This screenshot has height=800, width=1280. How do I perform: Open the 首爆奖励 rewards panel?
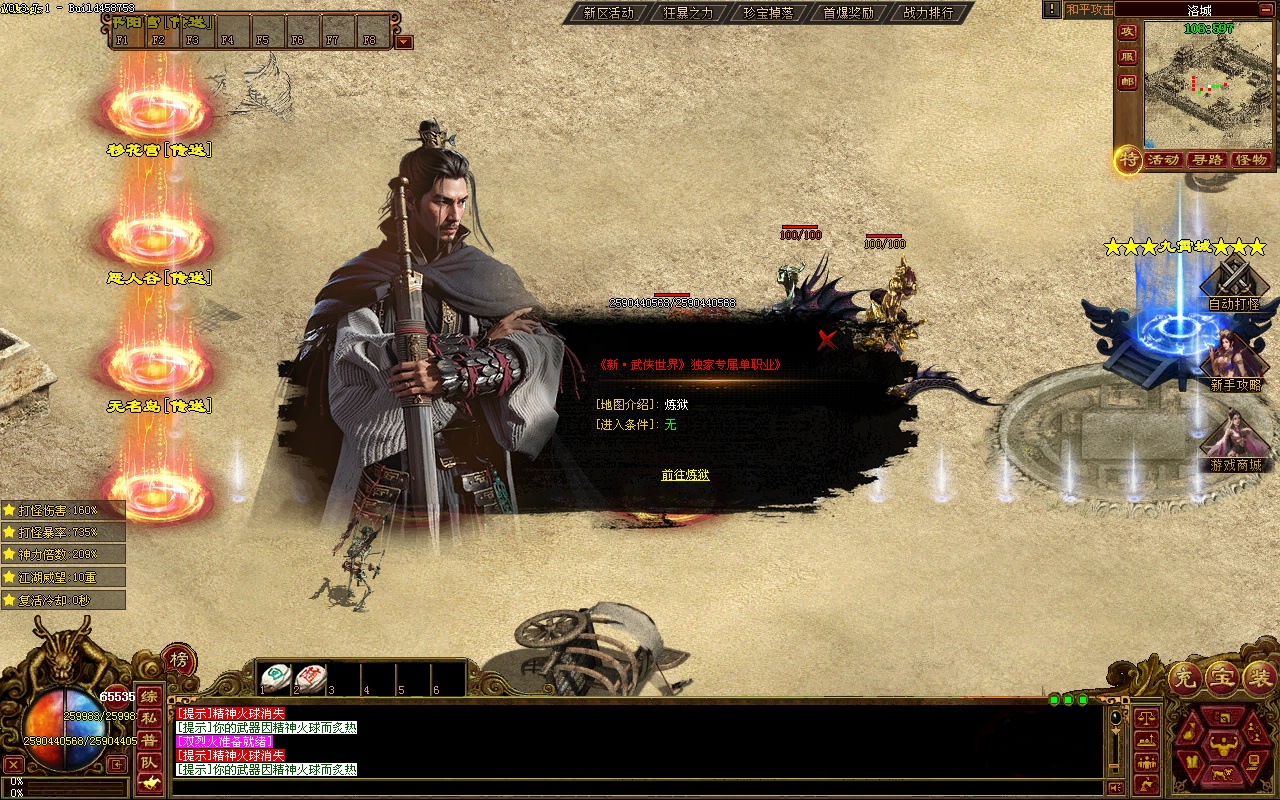848,13
